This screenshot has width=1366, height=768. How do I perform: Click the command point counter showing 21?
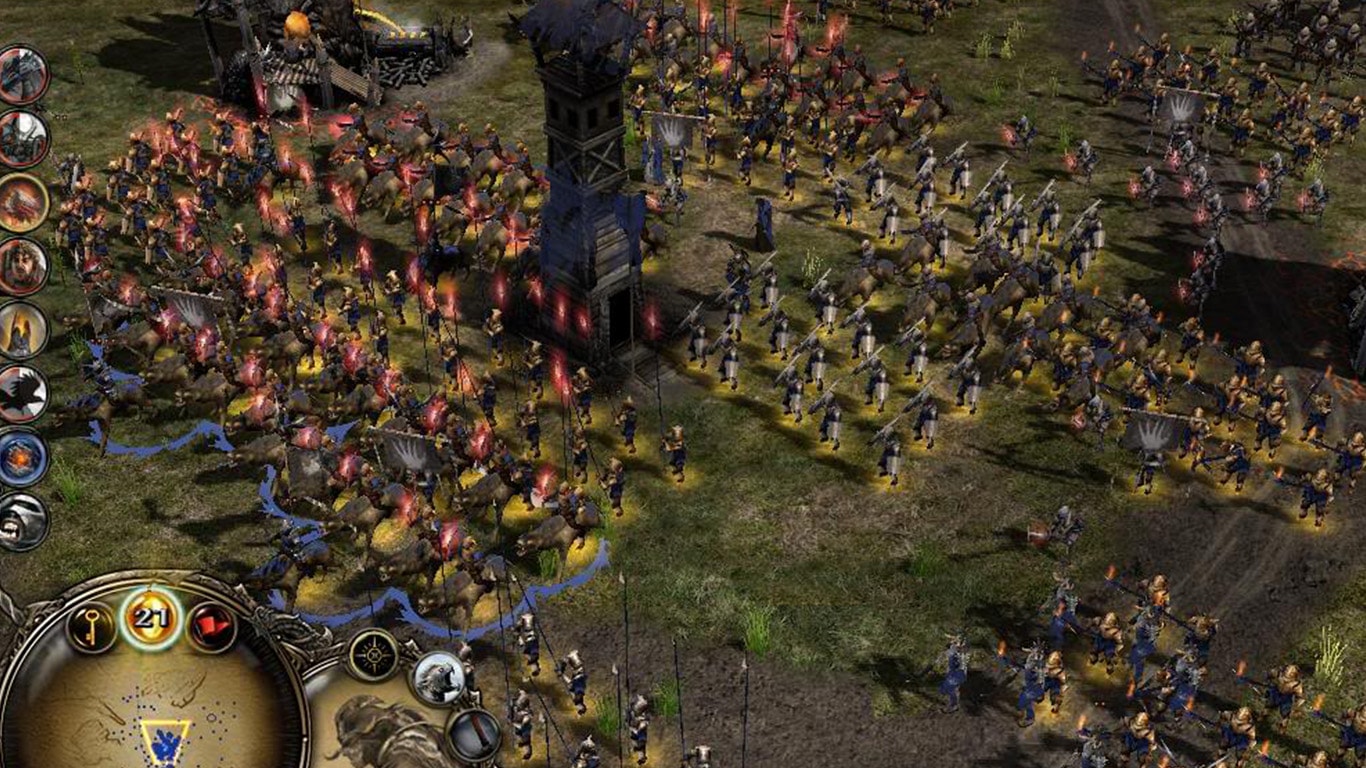point(150,618)
